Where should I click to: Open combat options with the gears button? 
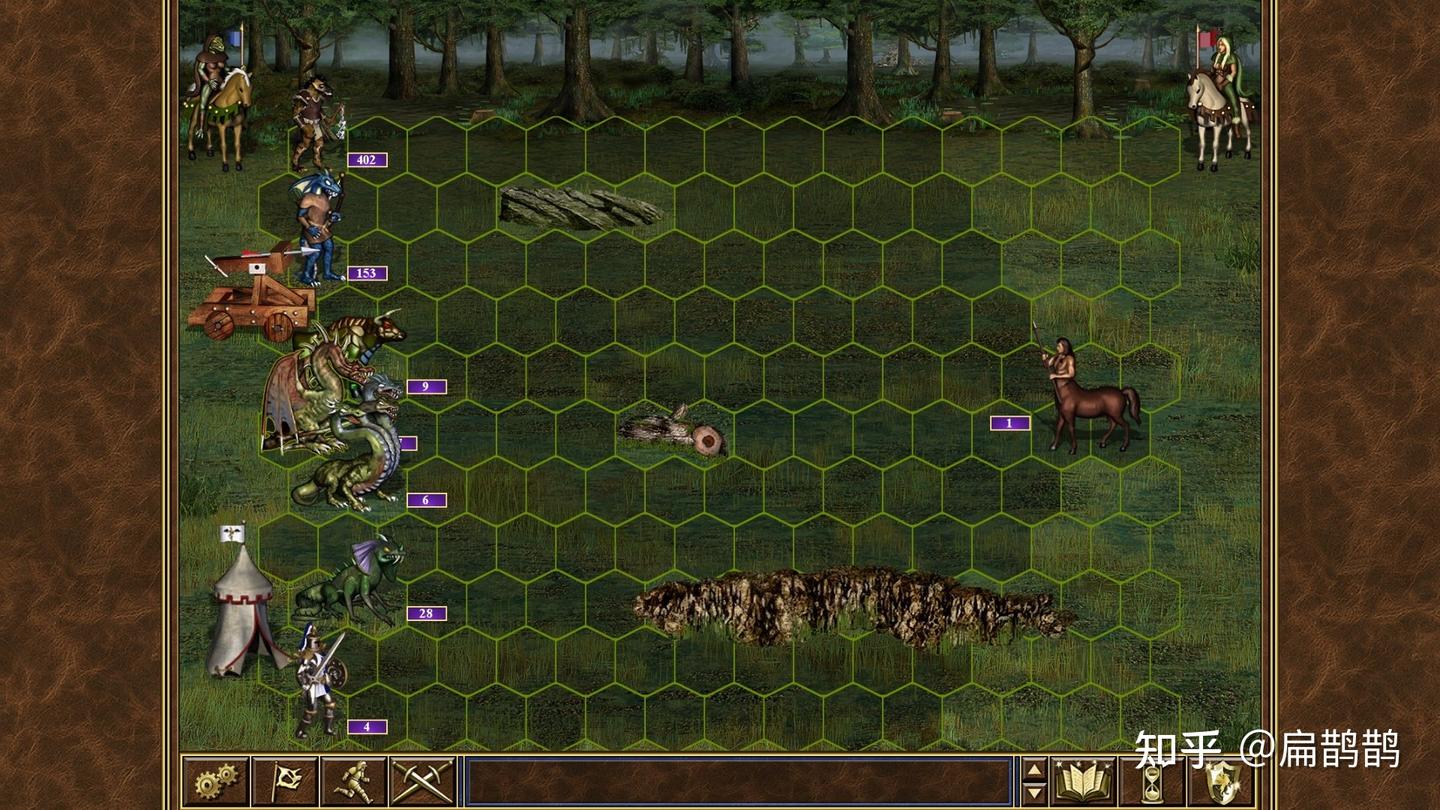[215, 781]
